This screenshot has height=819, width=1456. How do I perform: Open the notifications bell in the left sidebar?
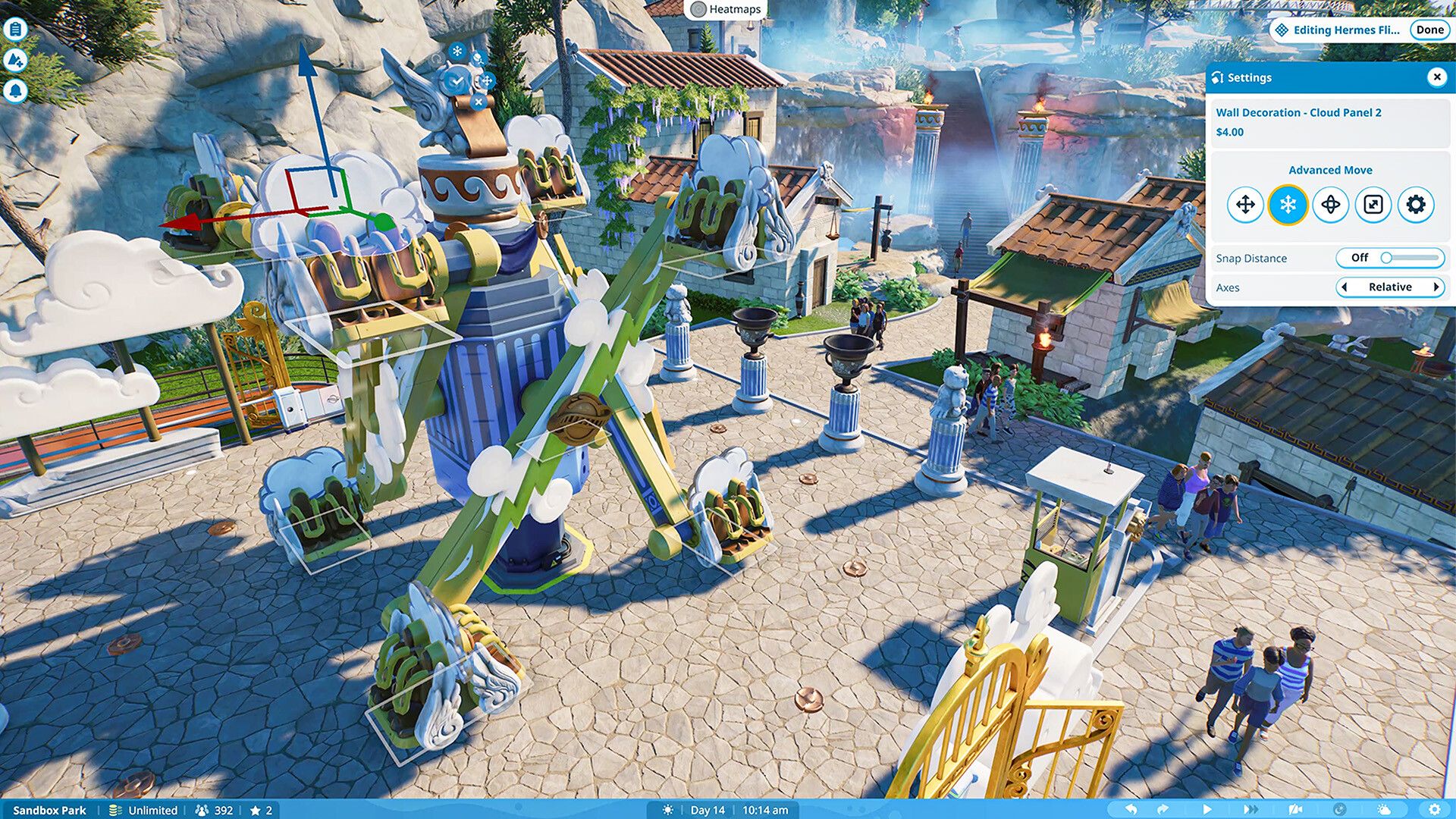coord(17,89)
